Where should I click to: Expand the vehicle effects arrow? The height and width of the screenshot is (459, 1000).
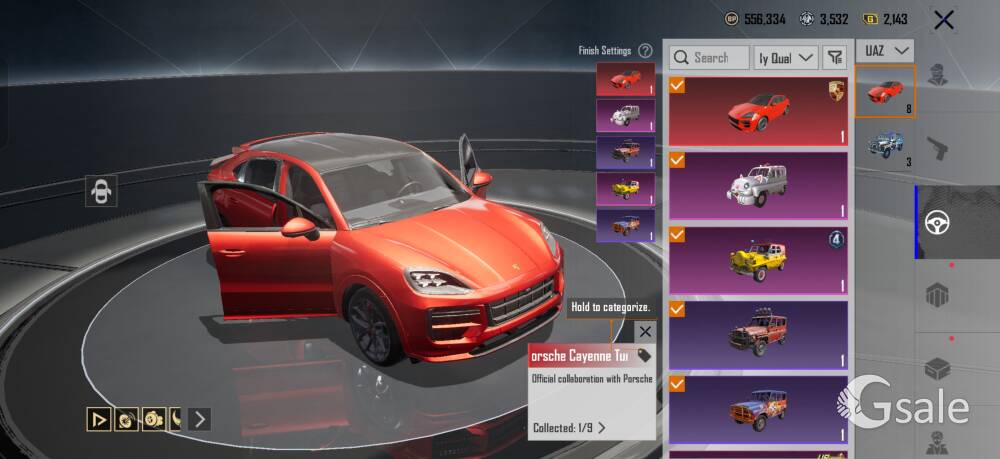coord(200,419)
